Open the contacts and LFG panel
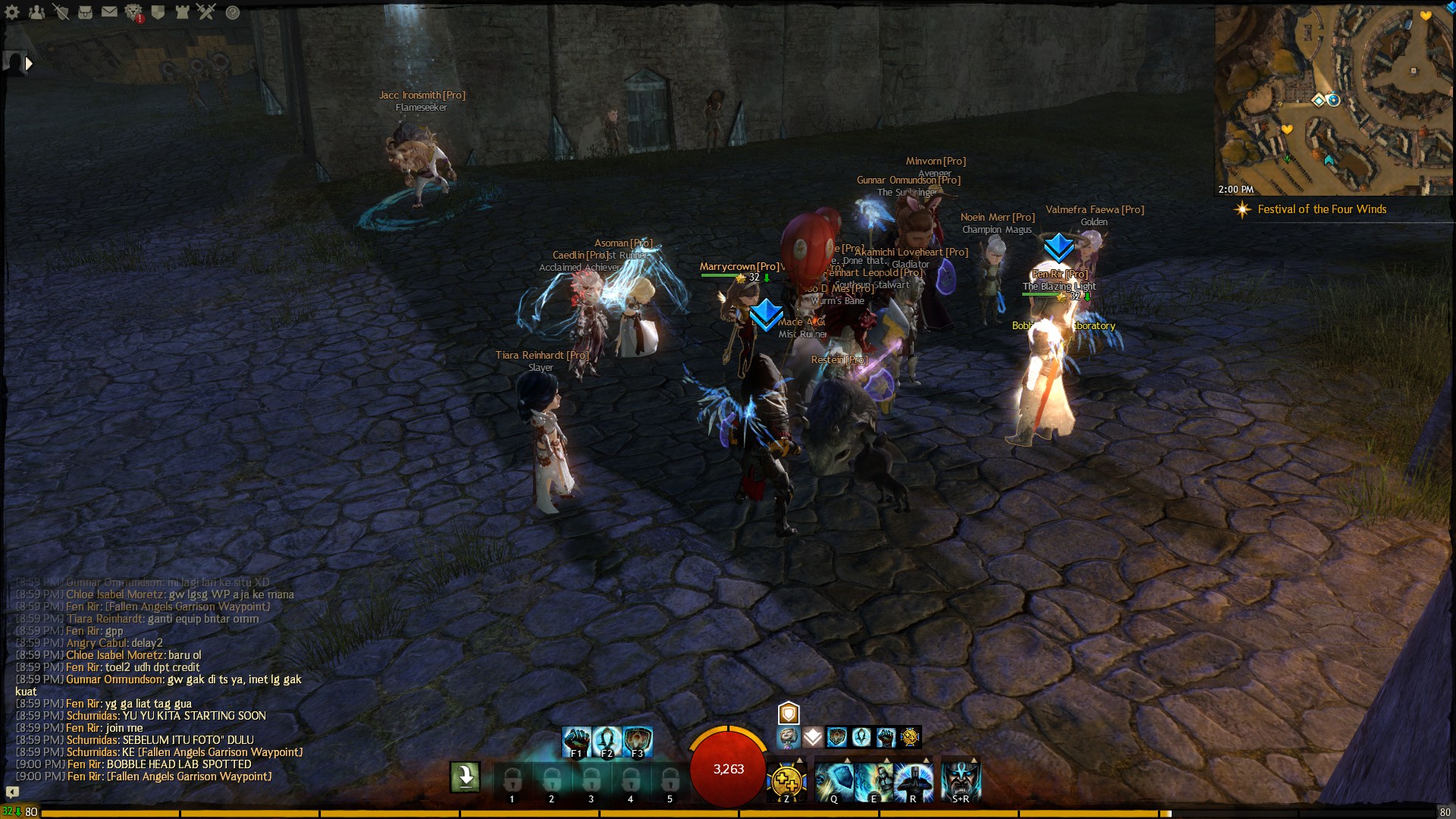The image size is (1456, 819). point(36,12)
